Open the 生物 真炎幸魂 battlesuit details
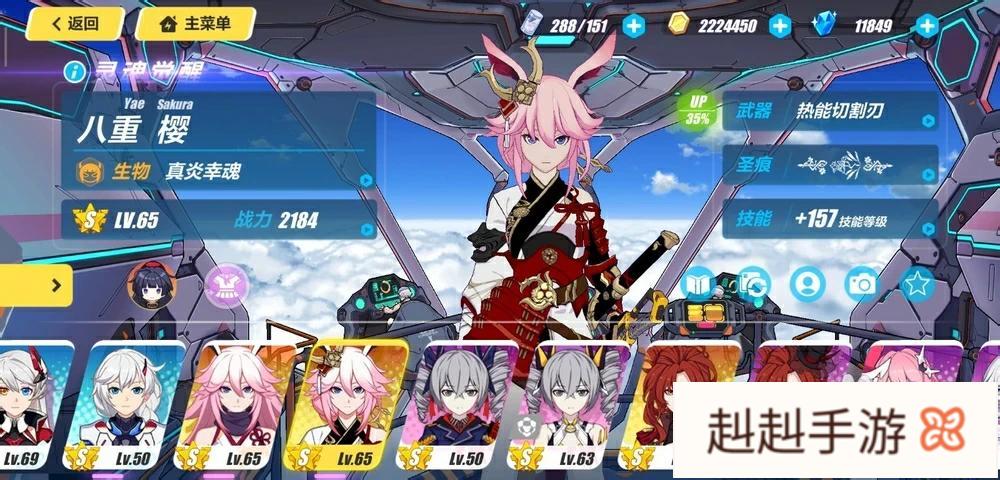The image size is (1000, 480). pos(220,171)
